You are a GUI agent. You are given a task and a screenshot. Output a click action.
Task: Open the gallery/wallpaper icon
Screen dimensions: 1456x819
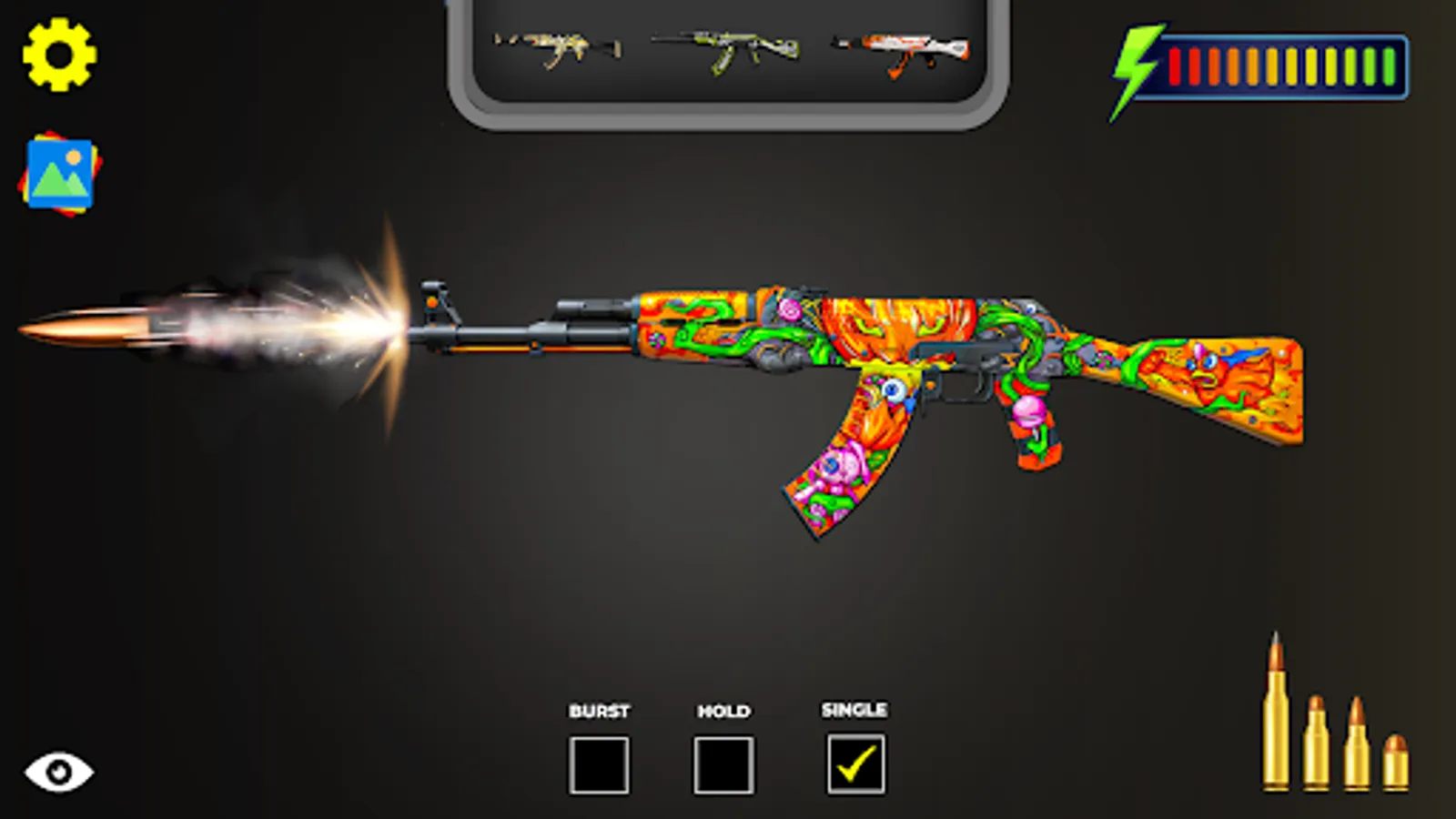58,173
